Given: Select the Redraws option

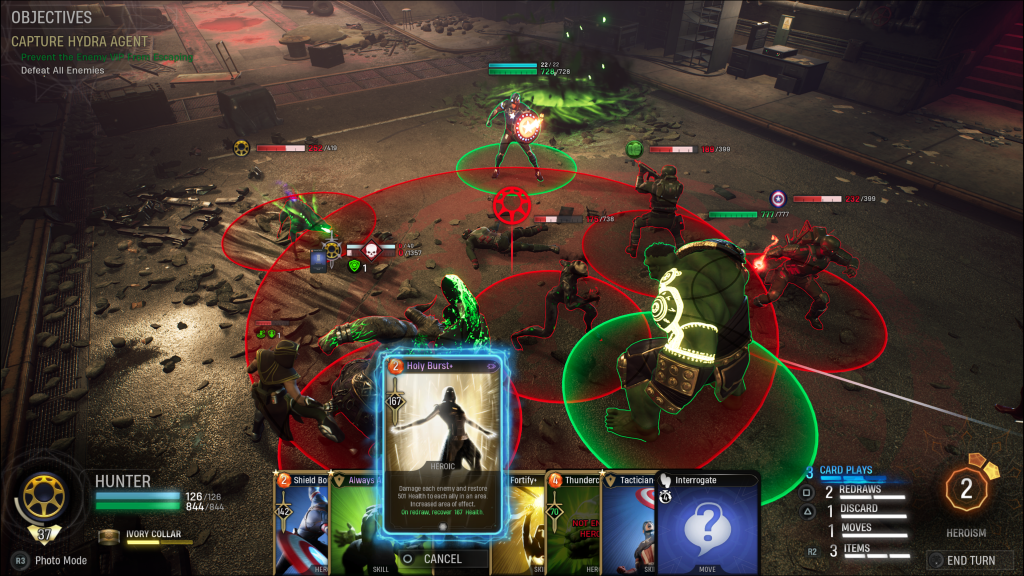Looking at the screenshot, I should pos(860,490).
